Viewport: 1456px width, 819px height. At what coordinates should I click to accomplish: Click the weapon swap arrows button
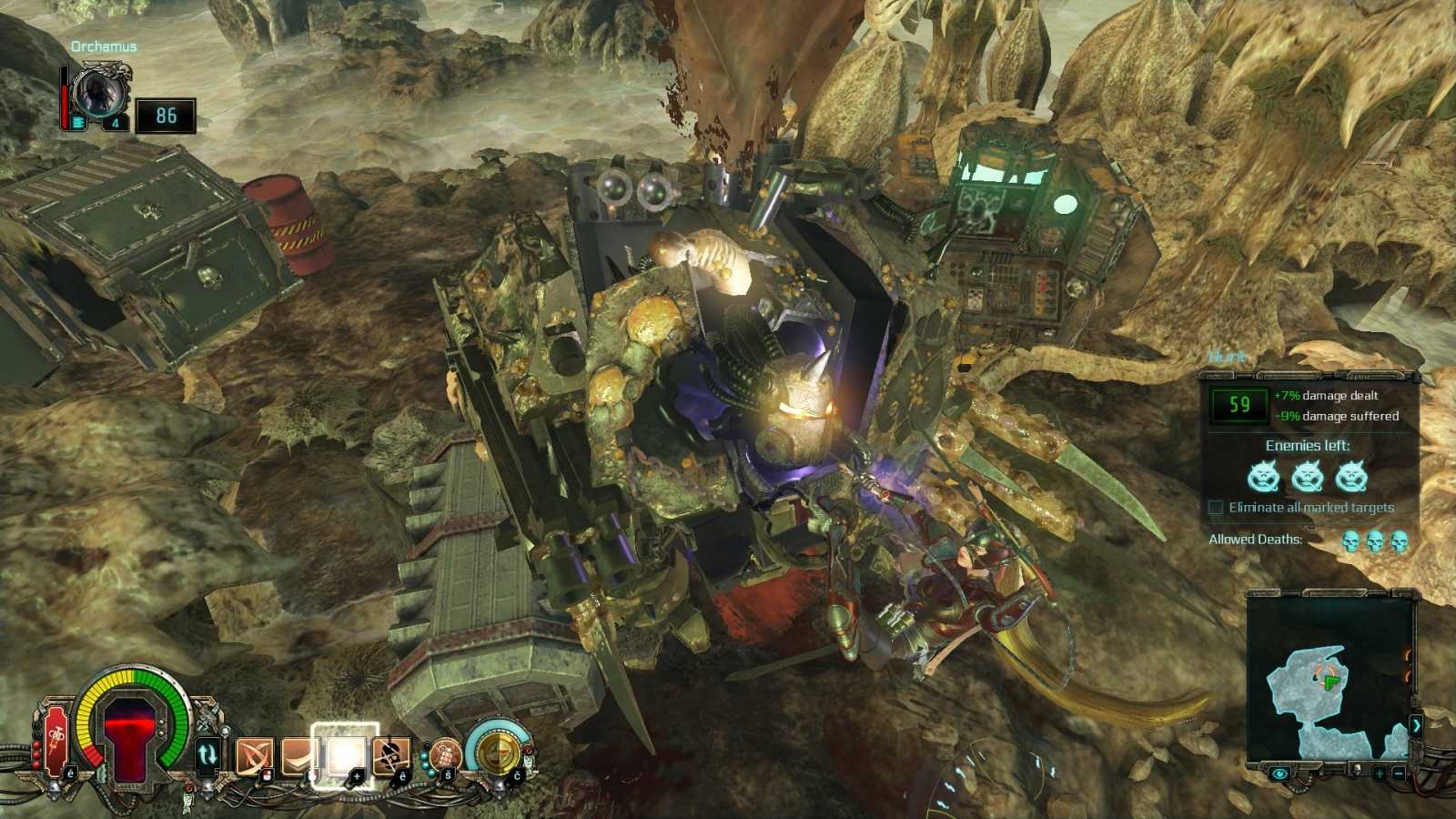click(207, 753)
